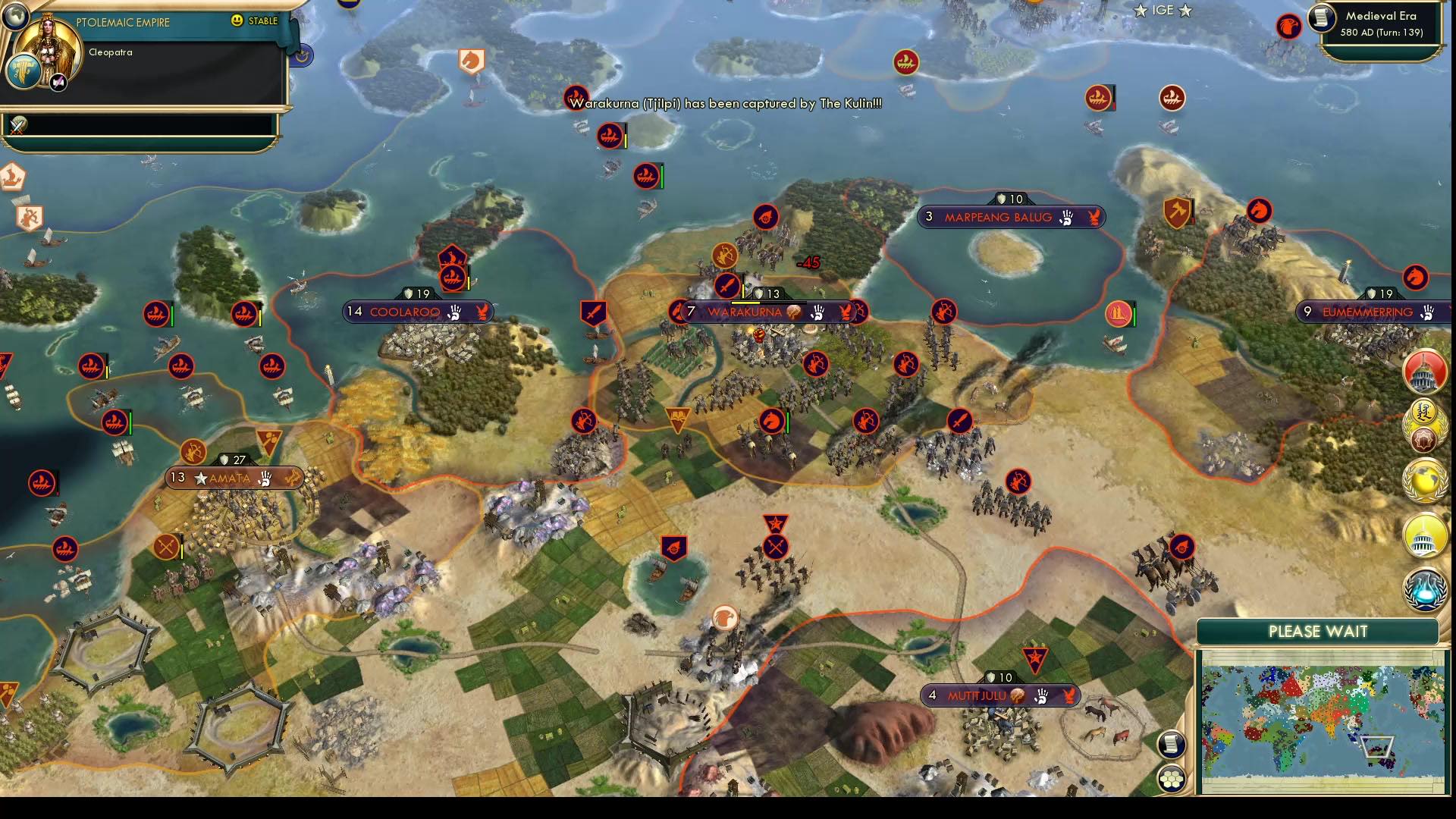Screen dimensions: 1456x819
Task: Open the notification log scroll icon
Action: 1171,745
